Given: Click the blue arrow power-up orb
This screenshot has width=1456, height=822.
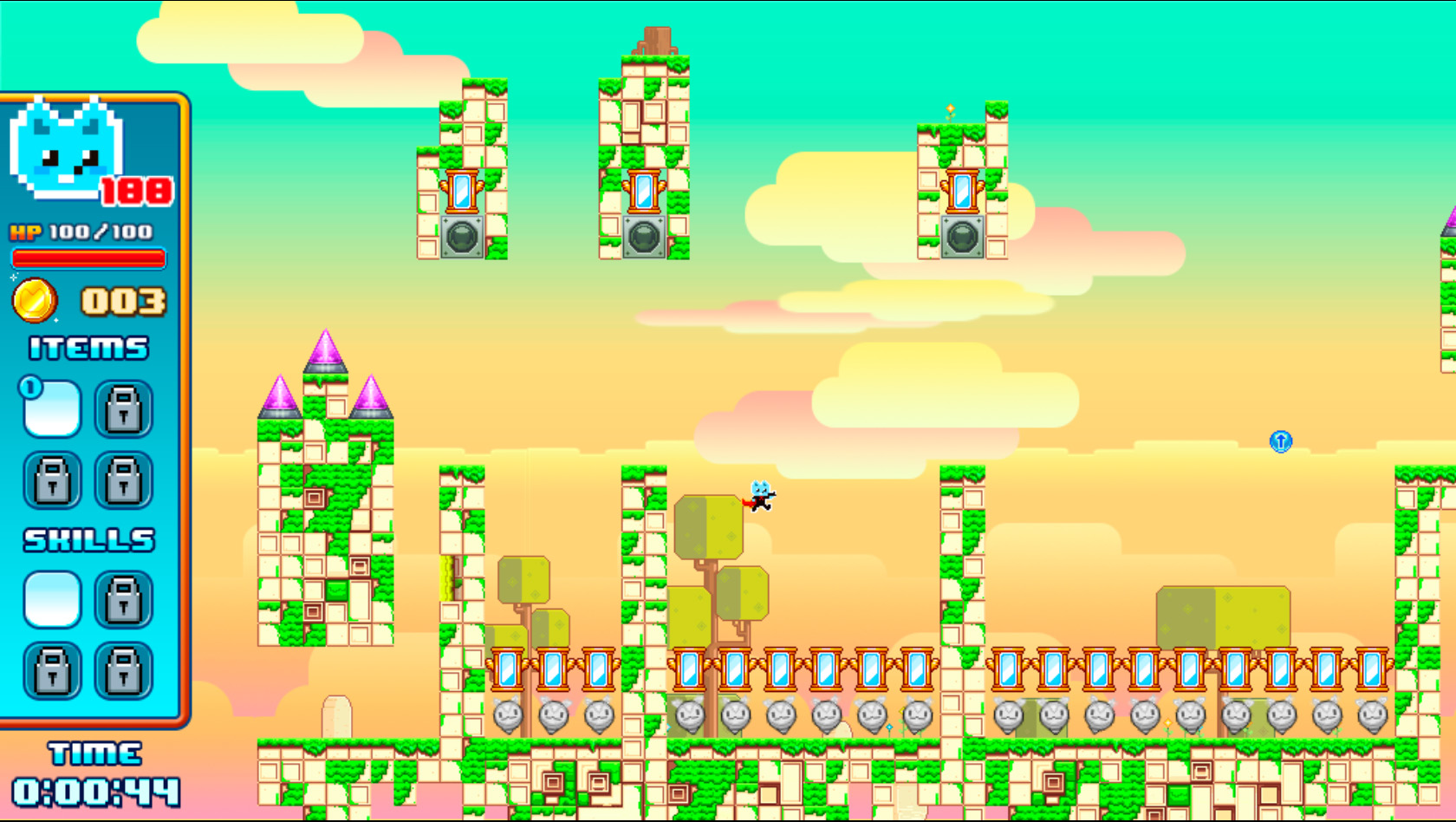Looking at the screenshot, I should coord(1280,441).
